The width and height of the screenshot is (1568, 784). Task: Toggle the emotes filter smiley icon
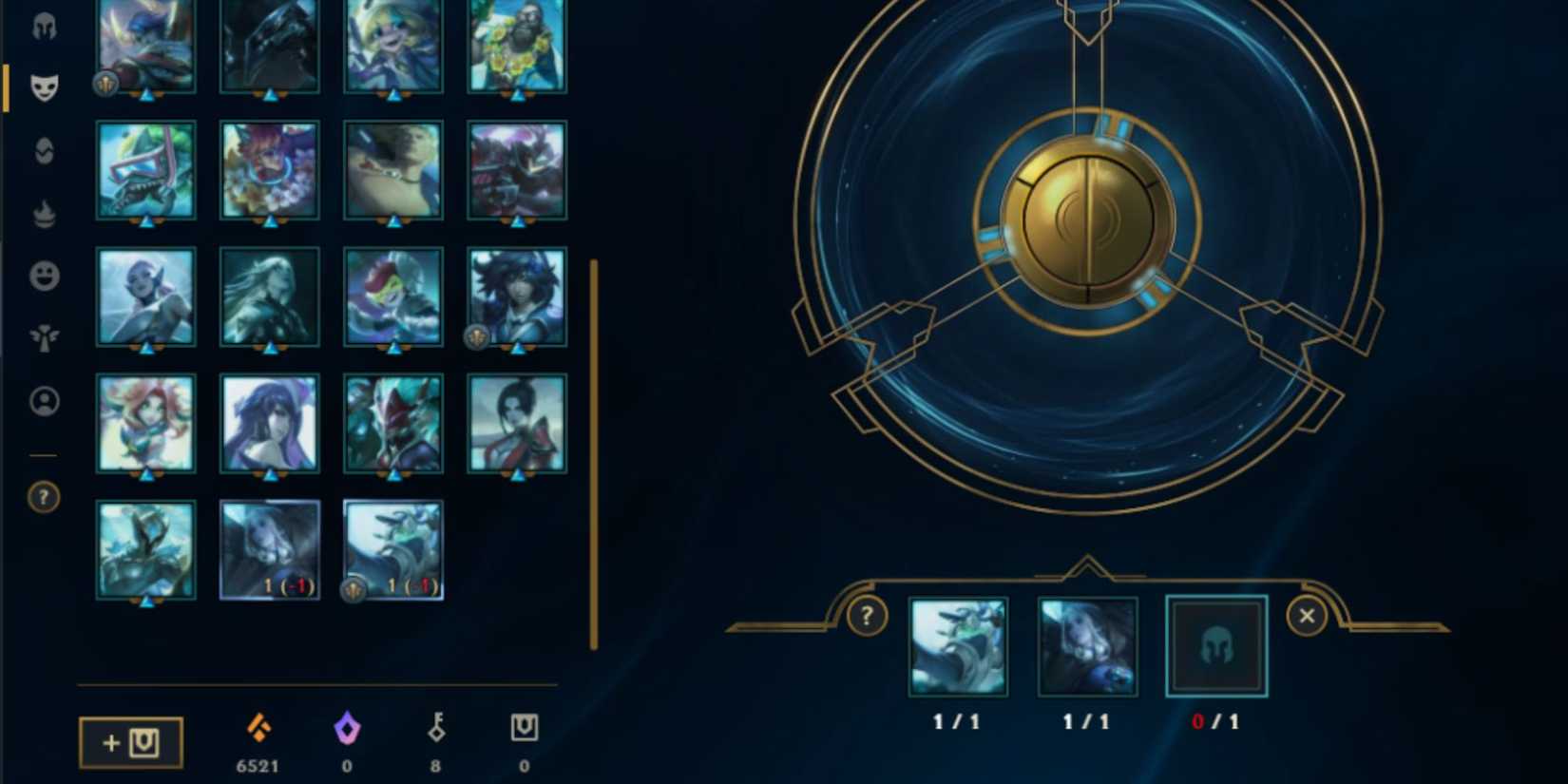[x=43, y=276]
